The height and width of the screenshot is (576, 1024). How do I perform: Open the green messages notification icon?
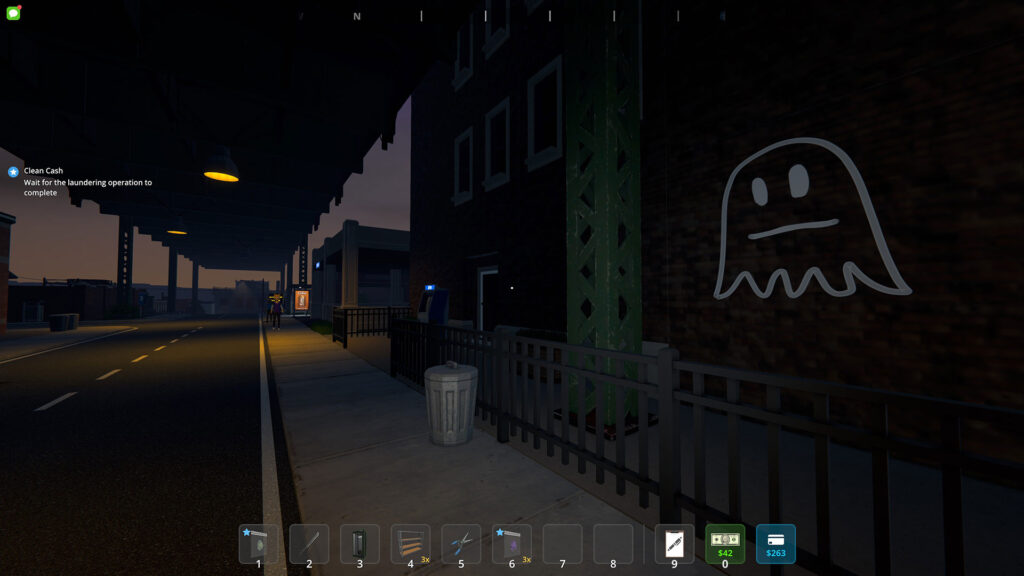(x=13, y=13)
